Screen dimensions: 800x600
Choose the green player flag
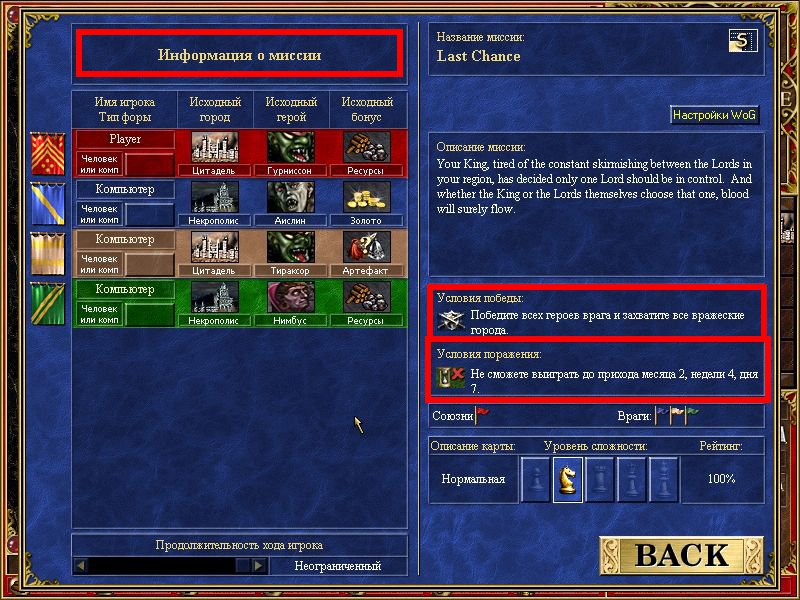point(45,303)
